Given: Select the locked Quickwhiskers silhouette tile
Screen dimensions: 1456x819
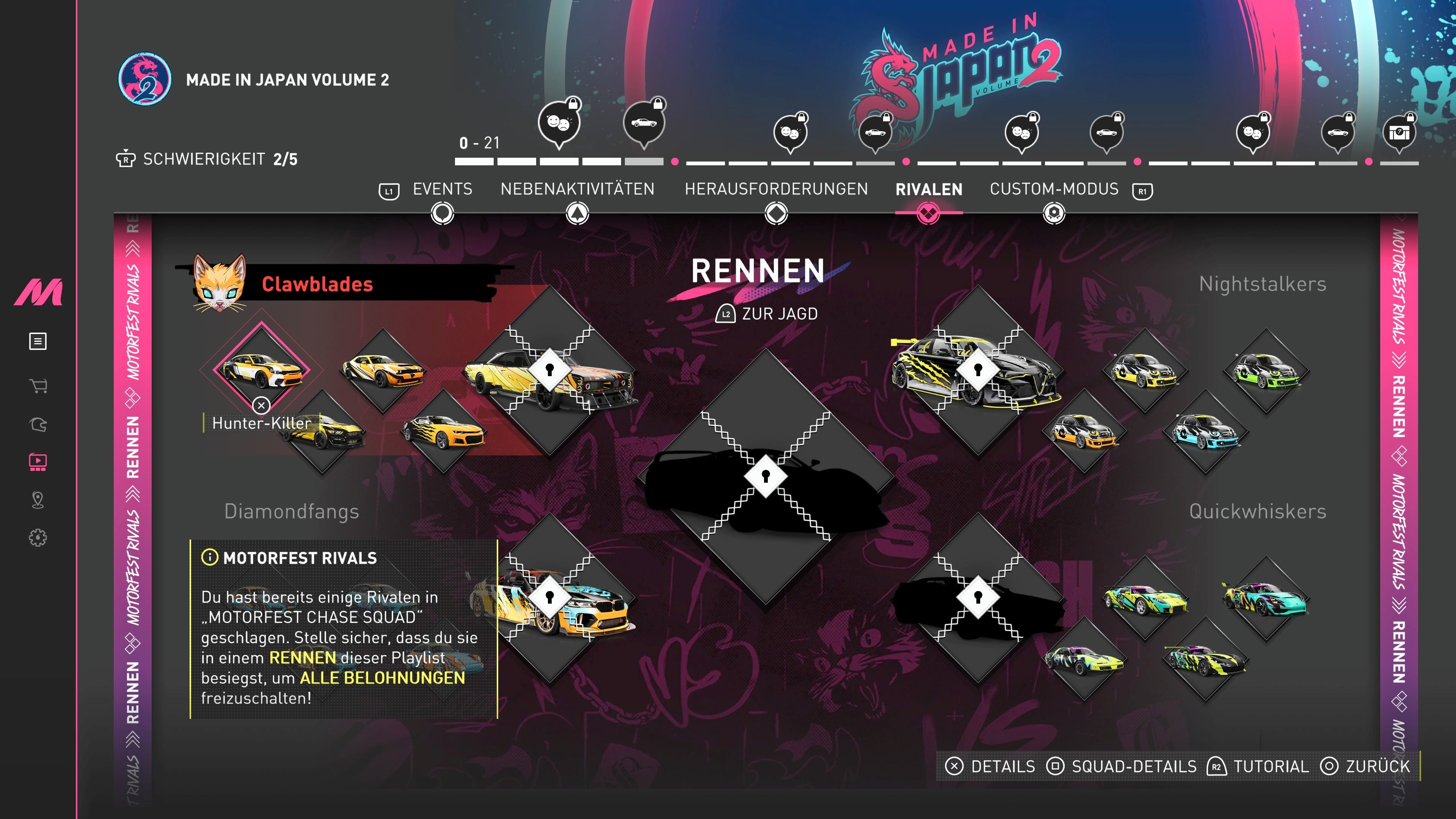Looking at the screenshot, I should pos(978,597).
